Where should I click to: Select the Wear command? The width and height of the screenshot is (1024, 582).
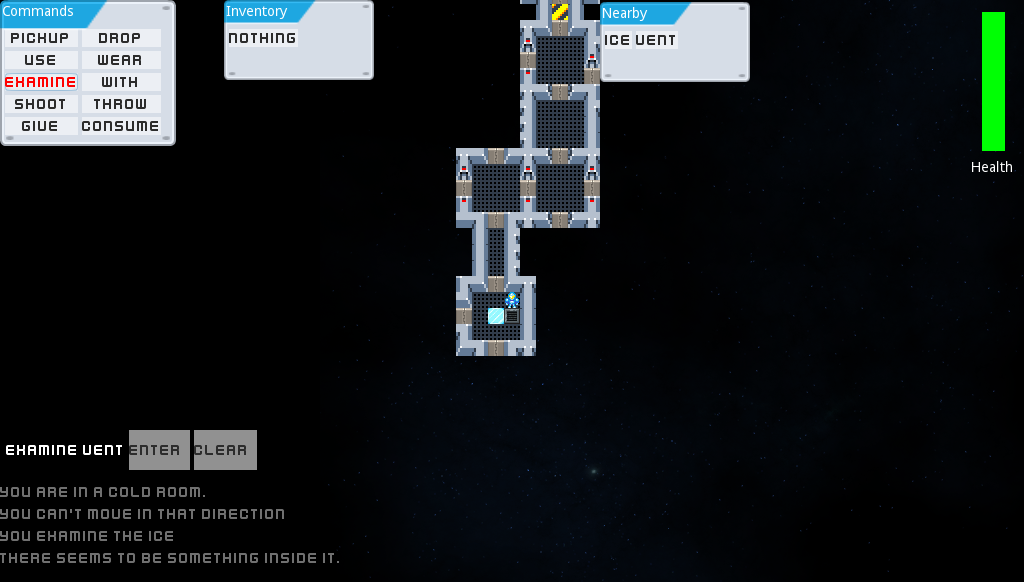pos(120,60)
